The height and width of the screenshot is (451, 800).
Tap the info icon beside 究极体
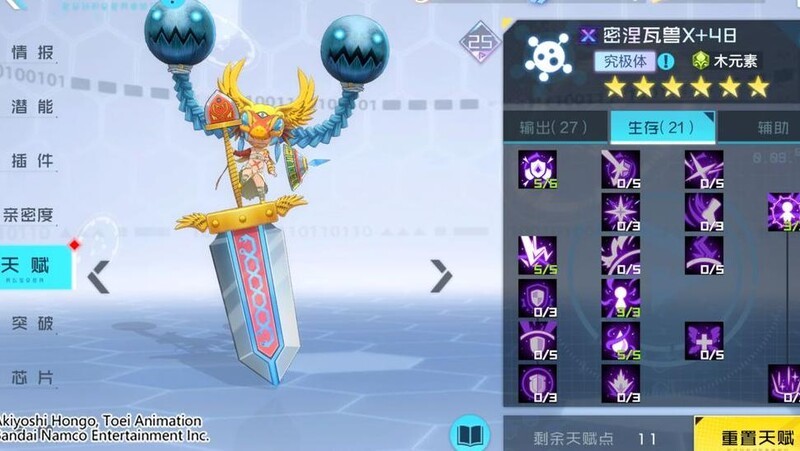pos(665,62)
